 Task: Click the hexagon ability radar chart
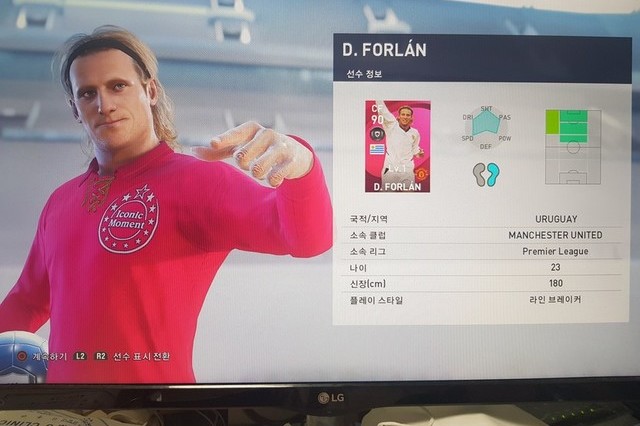click(486, 125)
